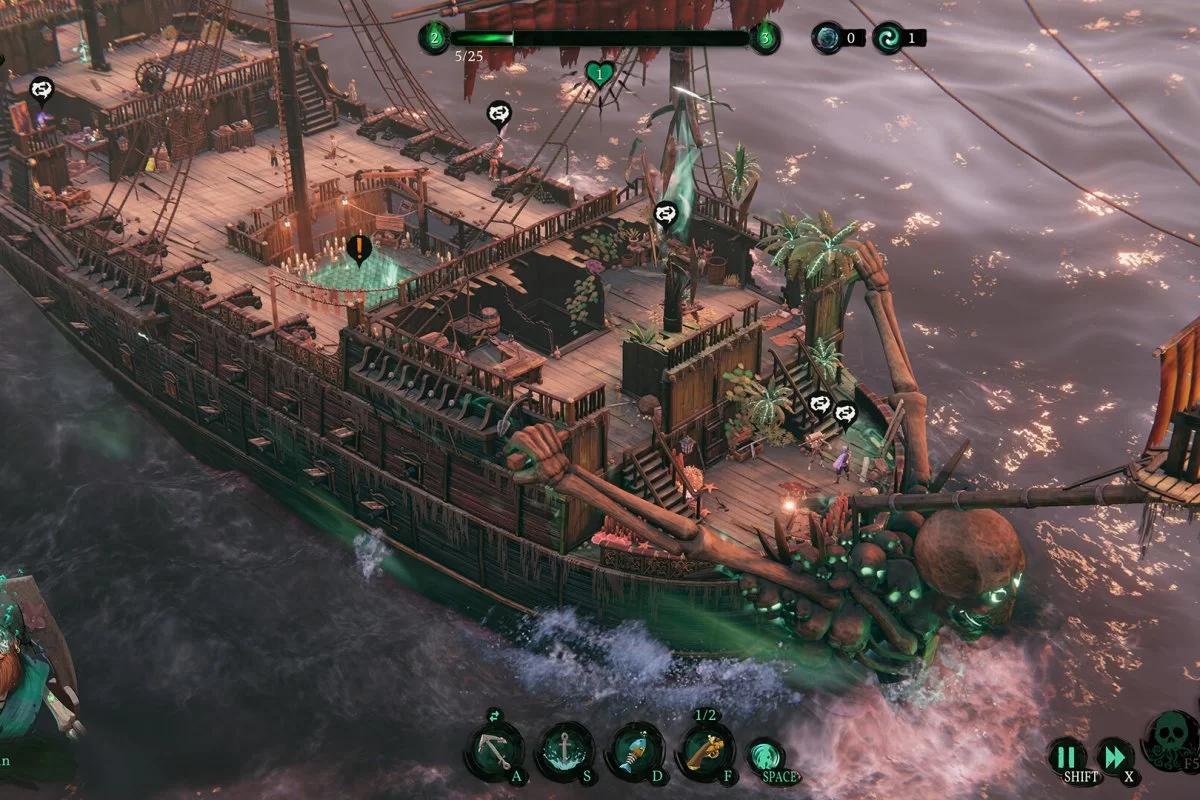1200x800 pixels.
Task: Activate the chained anchor ability
Action: point(493,750)
